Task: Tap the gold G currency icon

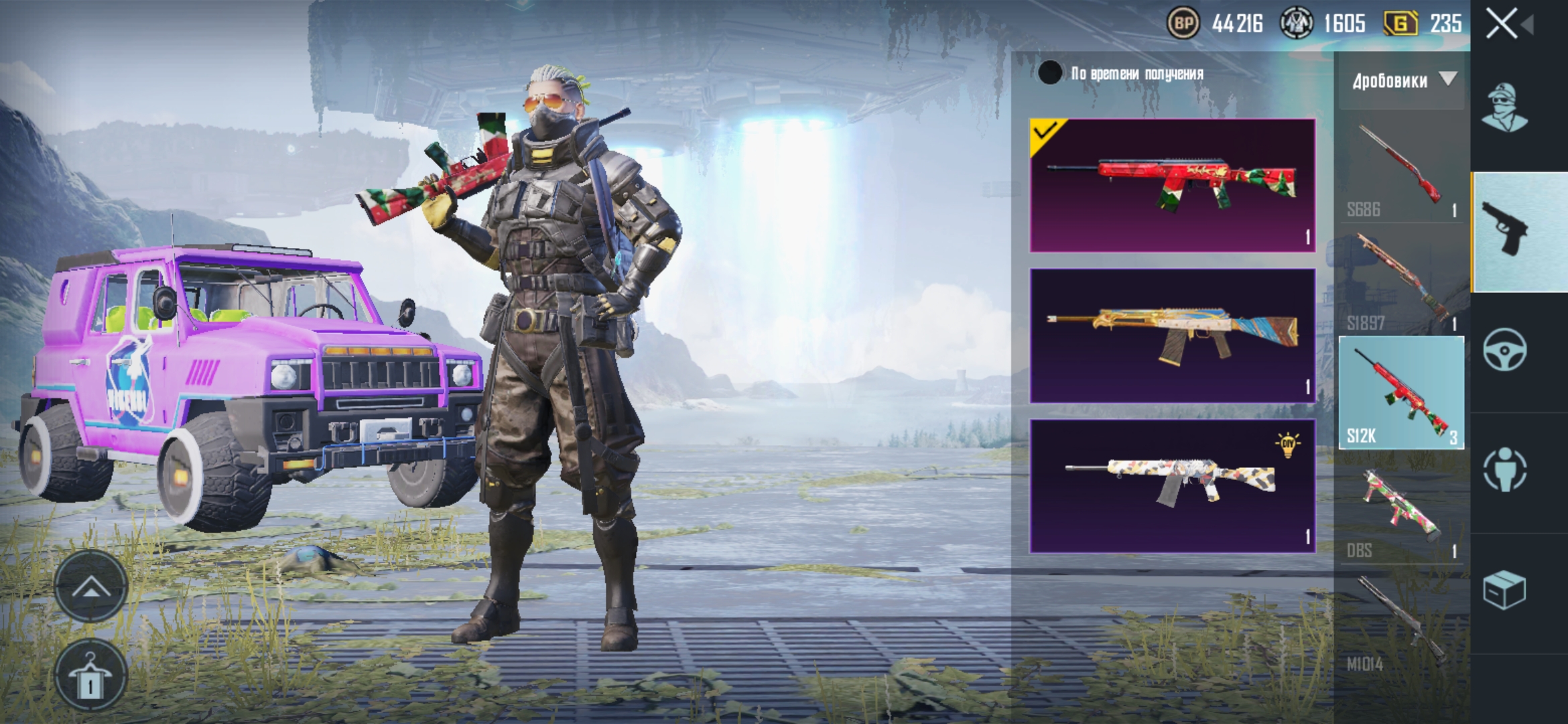Action: pos(1401,24)
